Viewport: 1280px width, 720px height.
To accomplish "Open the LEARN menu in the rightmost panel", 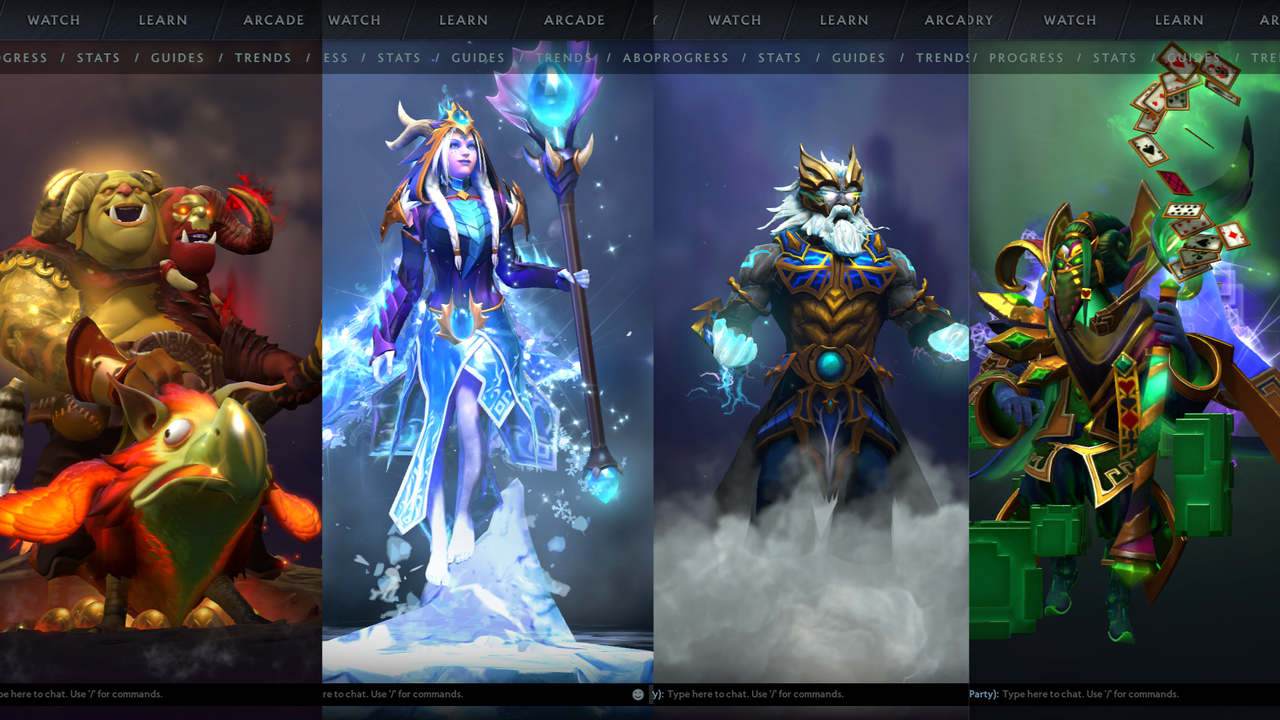I will point(1179,19).
